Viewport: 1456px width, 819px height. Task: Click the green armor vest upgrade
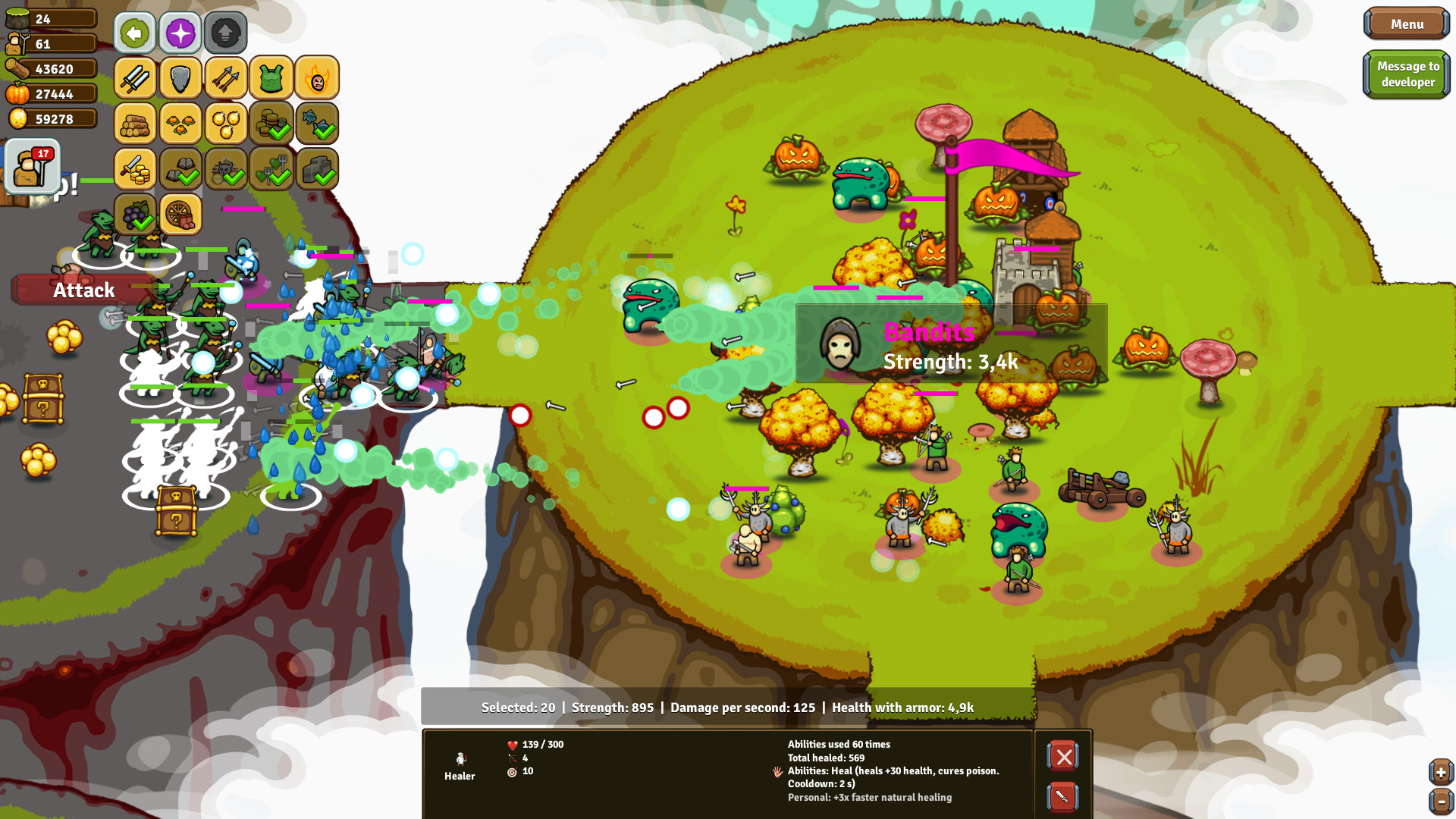(271, 77)
